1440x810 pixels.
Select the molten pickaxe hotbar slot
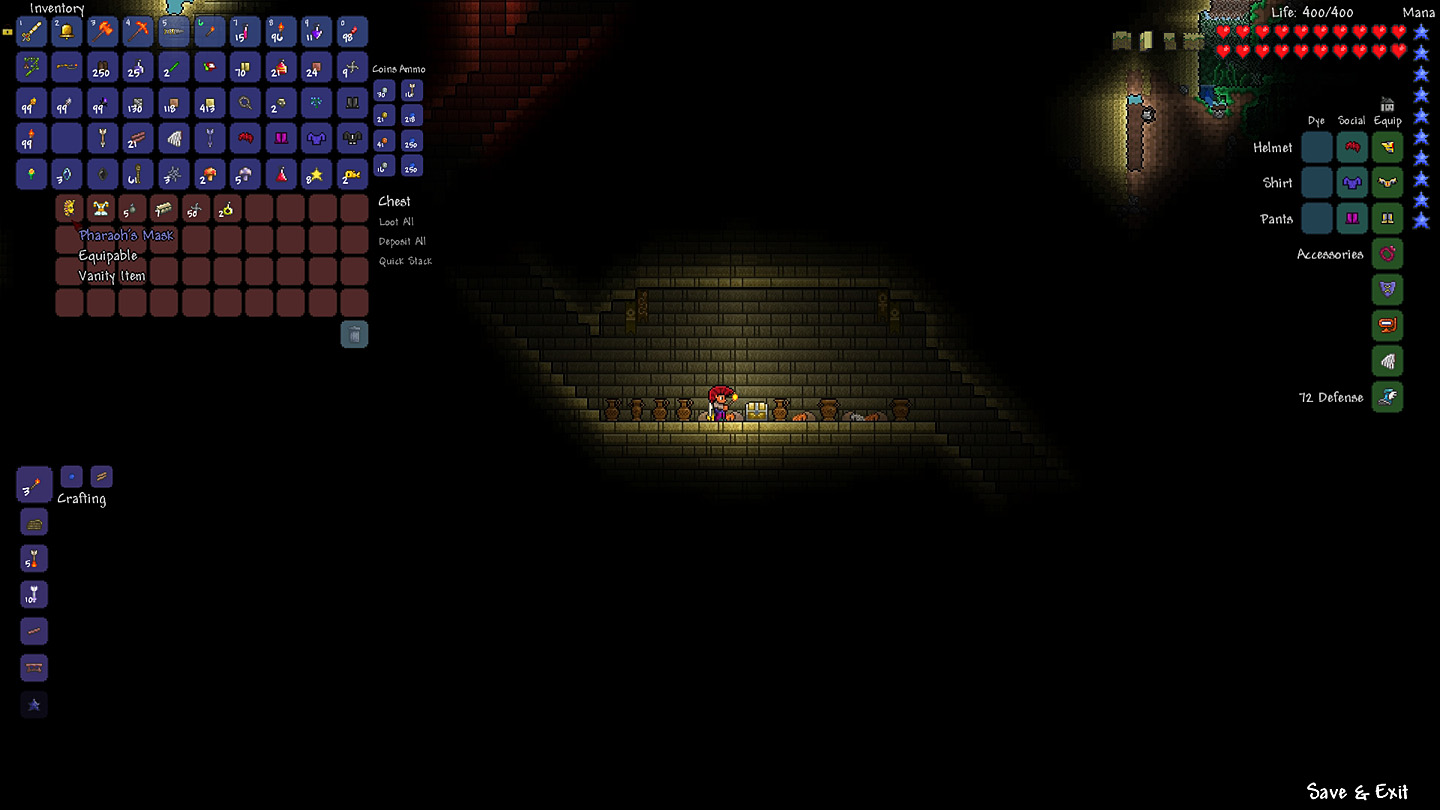138,32
